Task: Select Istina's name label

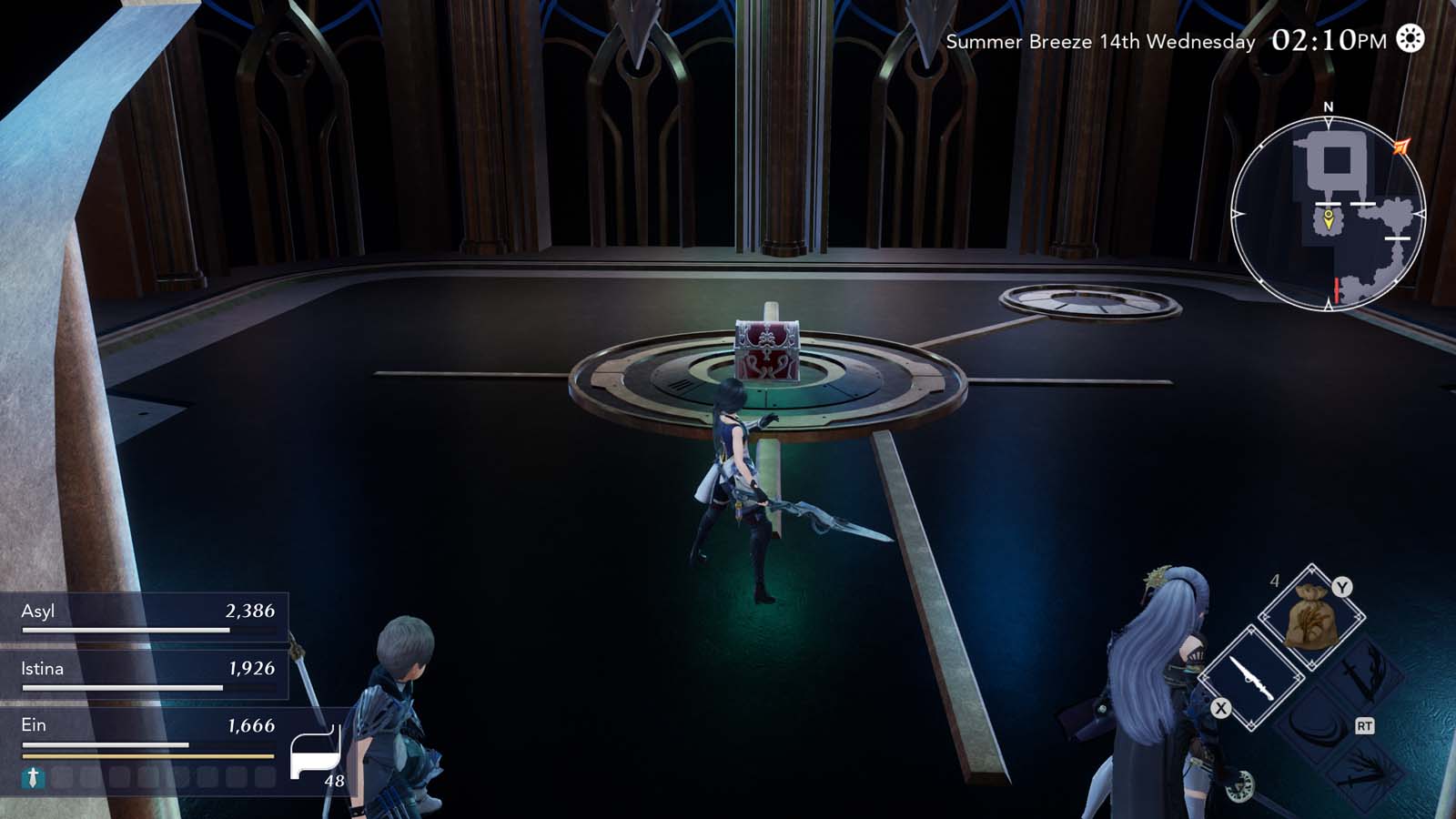Action: point(40,670)
